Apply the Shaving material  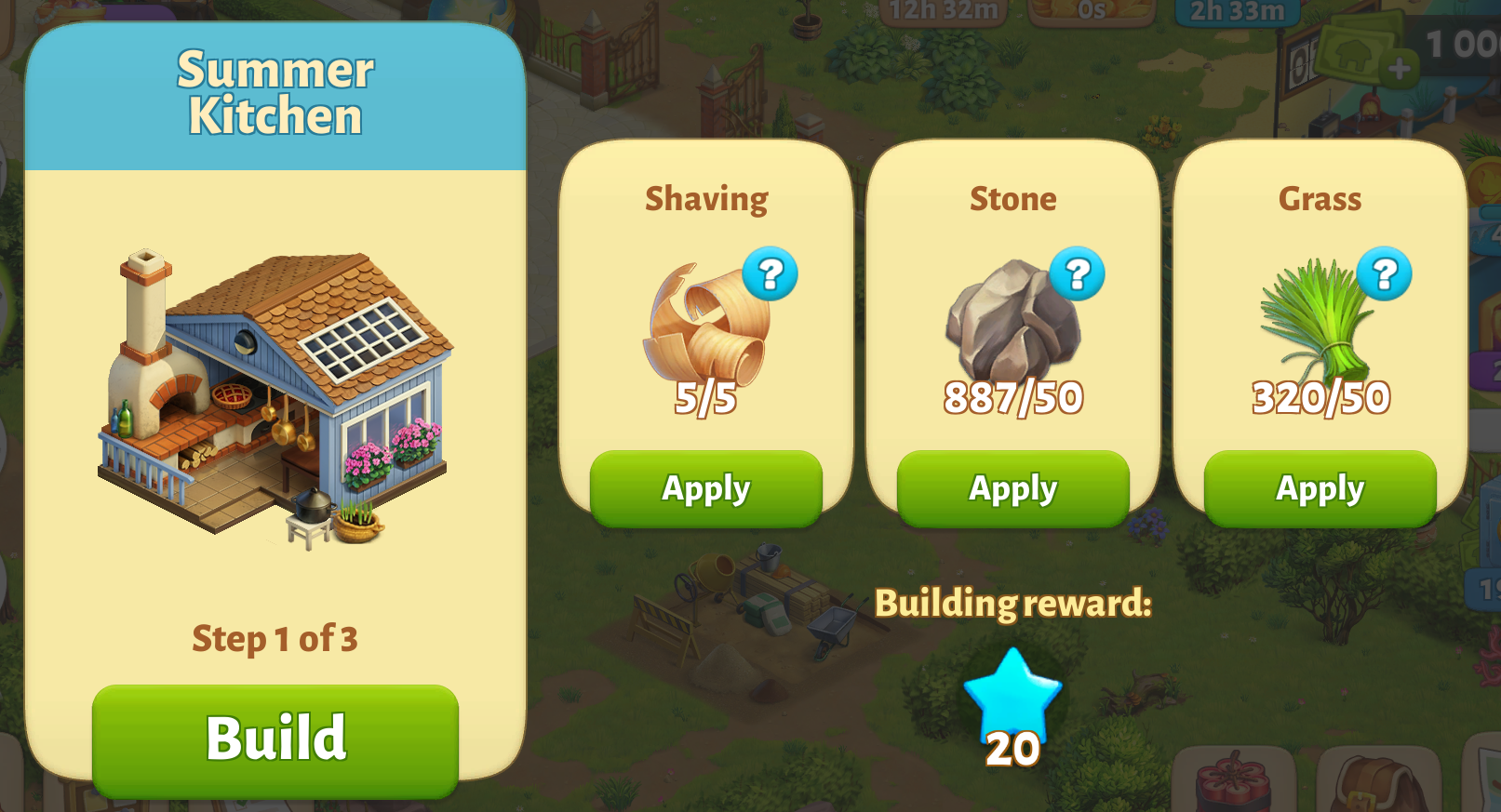tap(705, 488)
